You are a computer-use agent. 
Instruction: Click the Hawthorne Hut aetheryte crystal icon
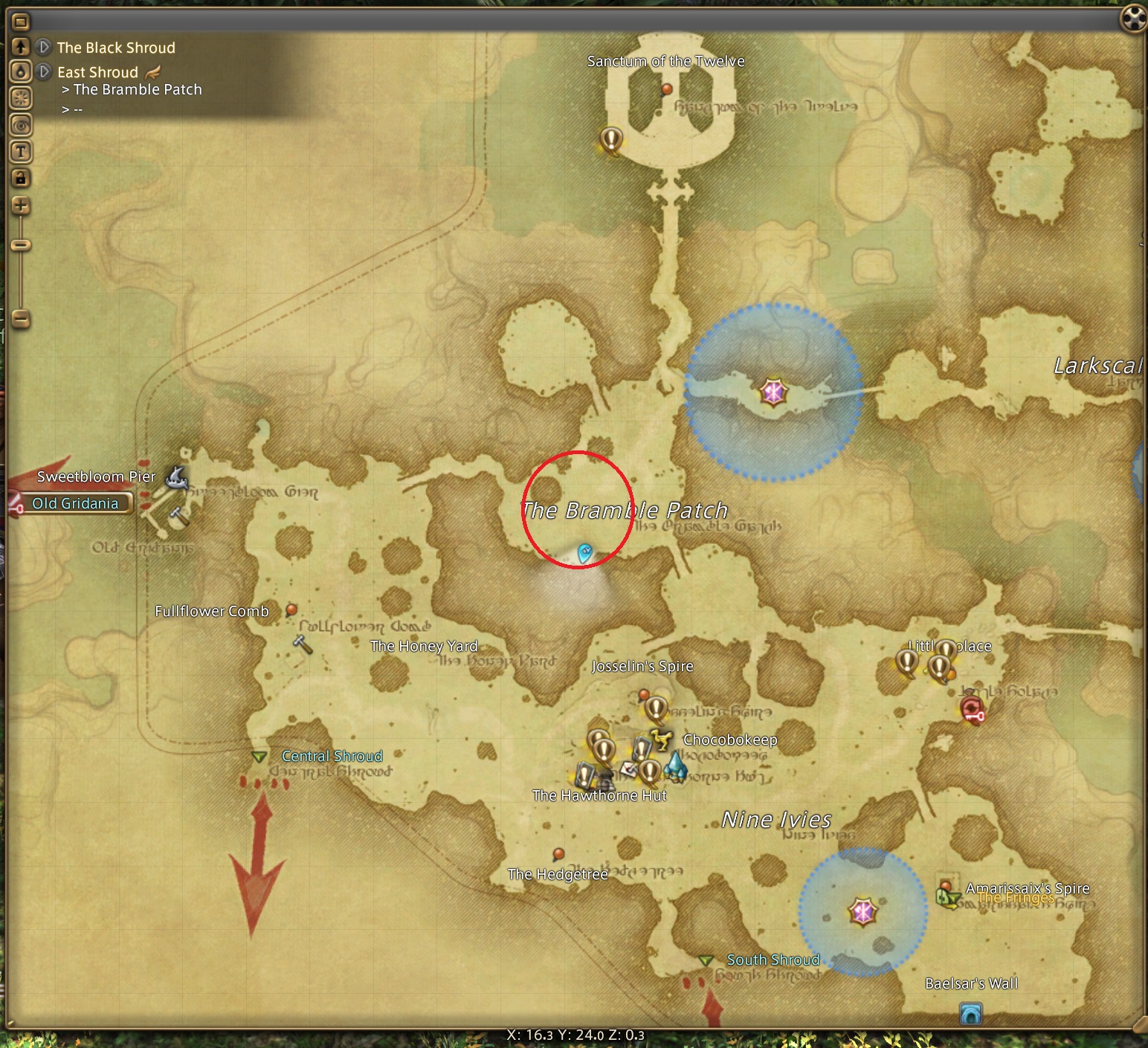676,766
